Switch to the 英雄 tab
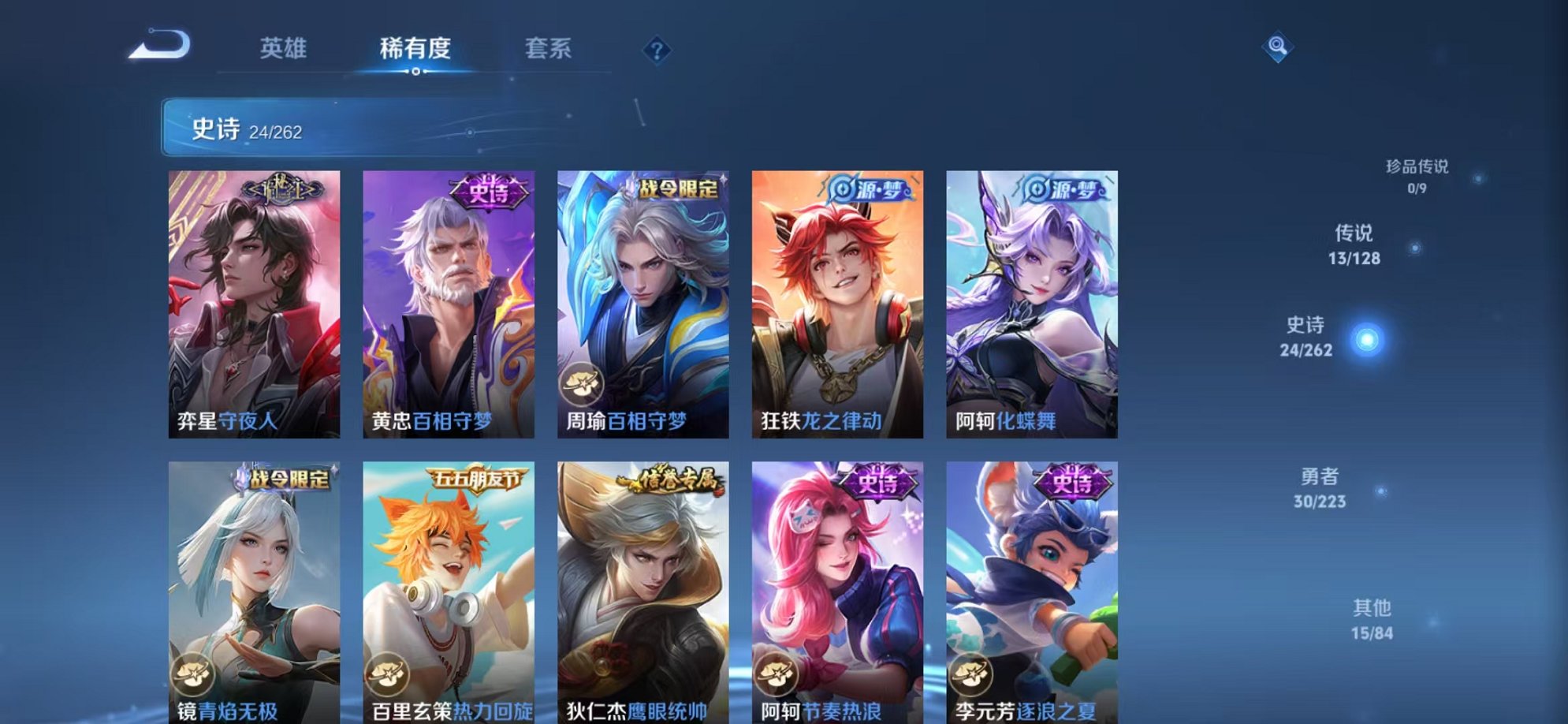This screenshot has width=1568, height=724. click(285, 48)
